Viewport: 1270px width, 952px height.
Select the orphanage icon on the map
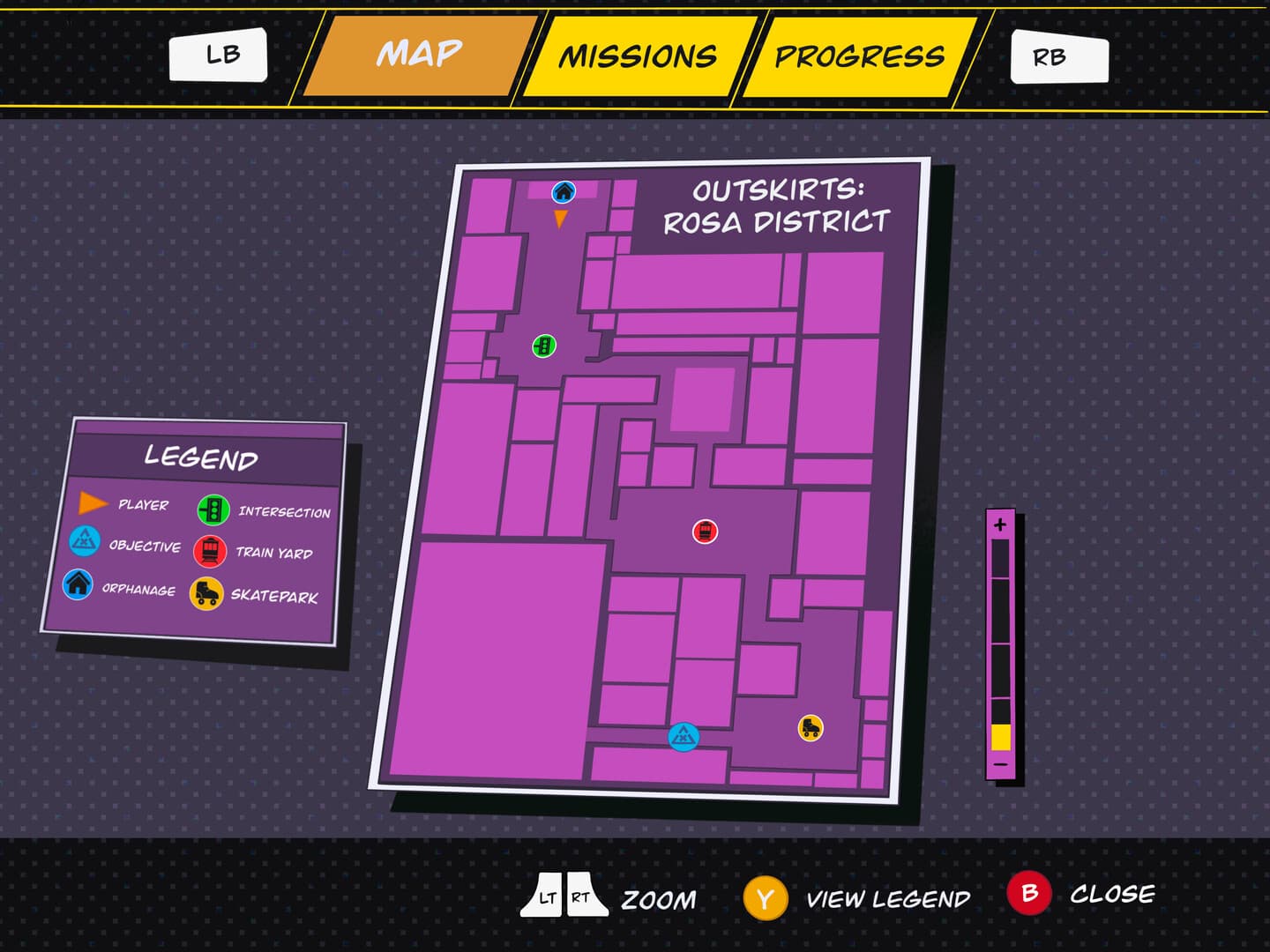[x=563, y=190]
